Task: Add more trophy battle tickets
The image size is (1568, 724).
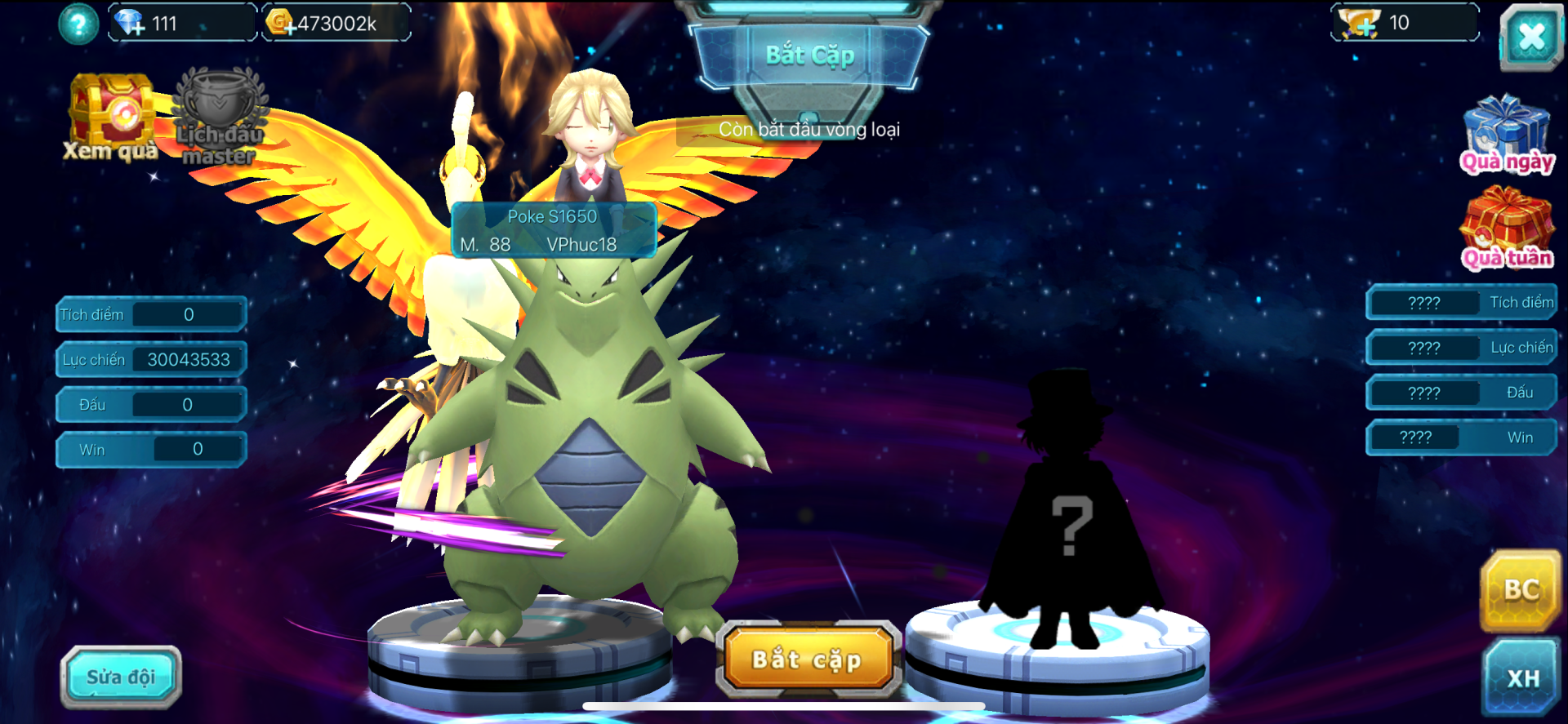Action: (1360, 24)
